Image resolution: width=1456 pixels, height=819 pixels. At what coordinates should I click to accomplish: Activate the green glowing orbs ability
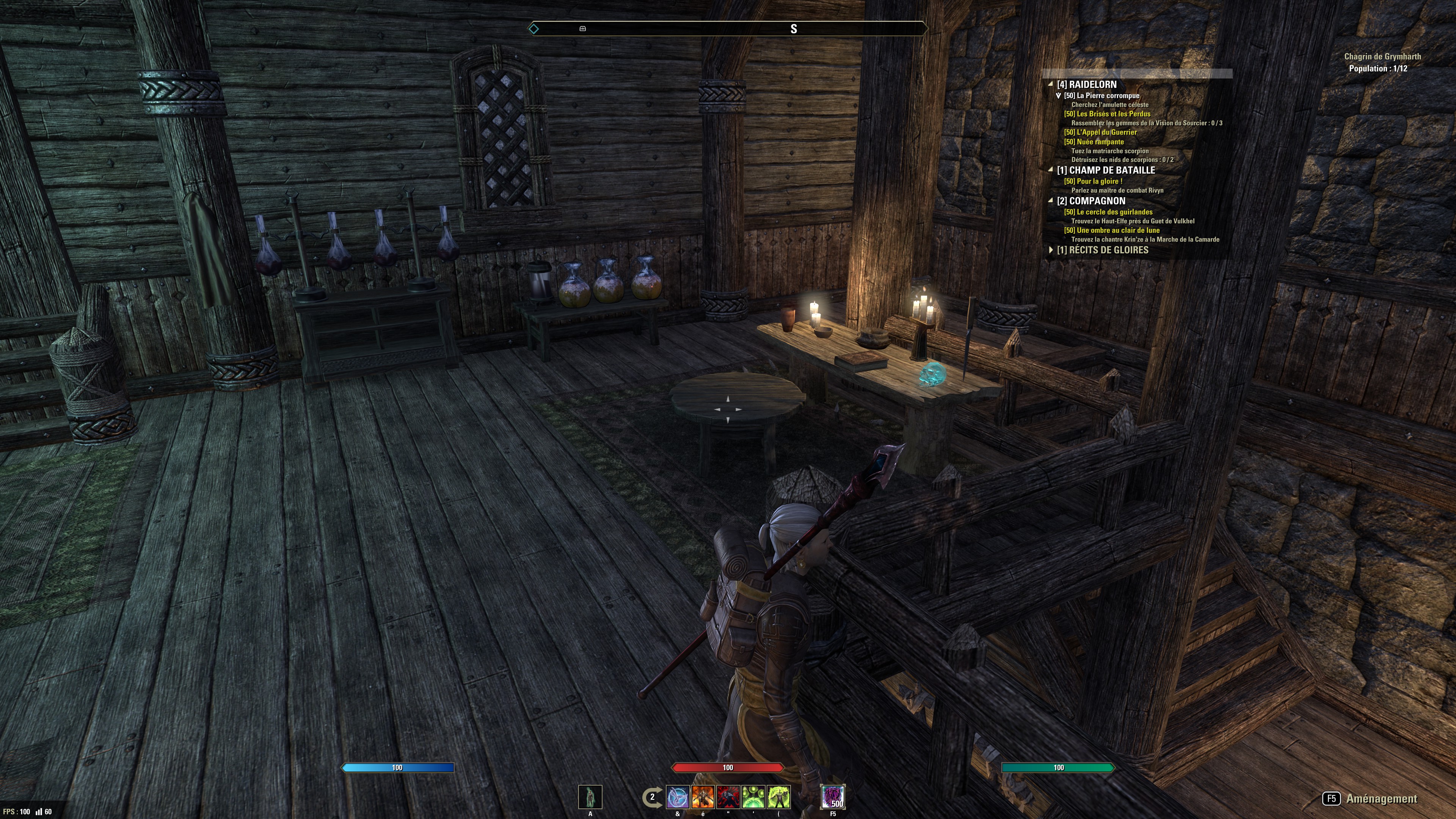point(753,797)
